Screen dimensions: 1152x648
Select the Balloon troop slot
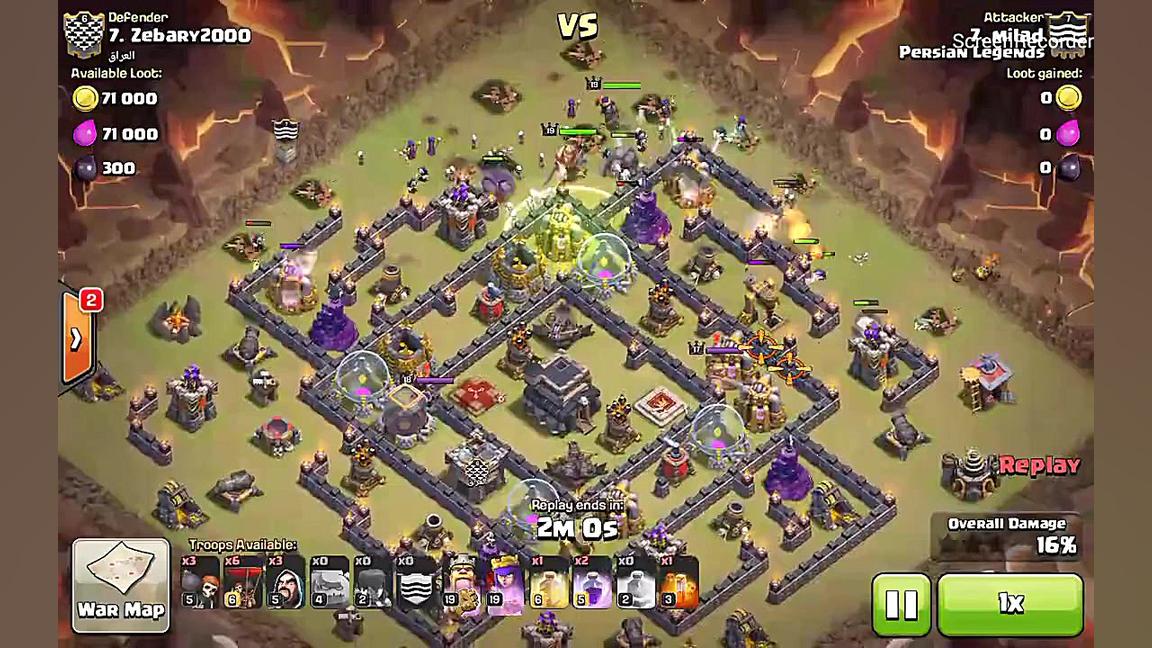[243, 582]
